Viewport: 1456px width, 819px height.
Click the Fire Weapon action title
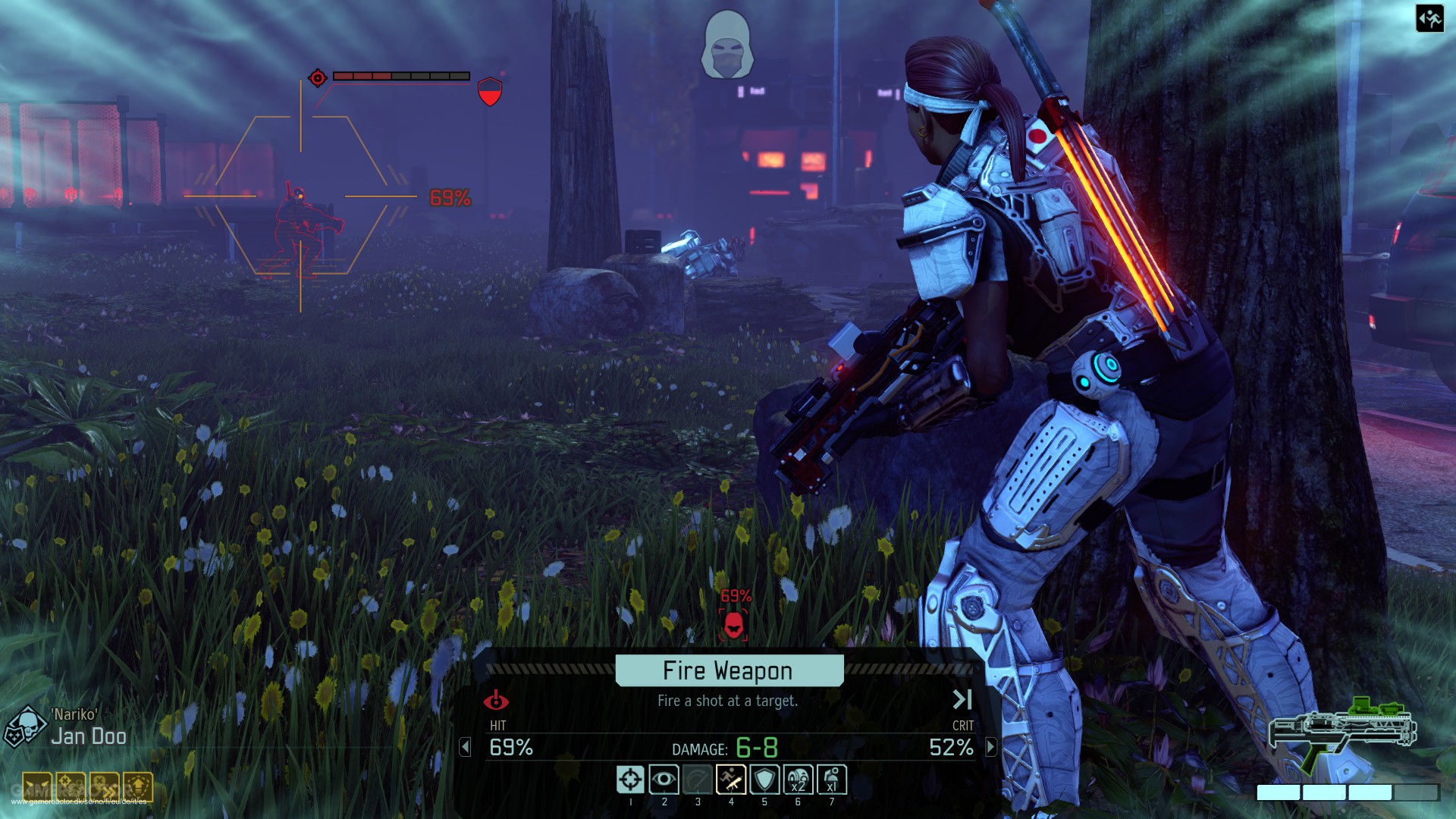click(x=727, y=670)
